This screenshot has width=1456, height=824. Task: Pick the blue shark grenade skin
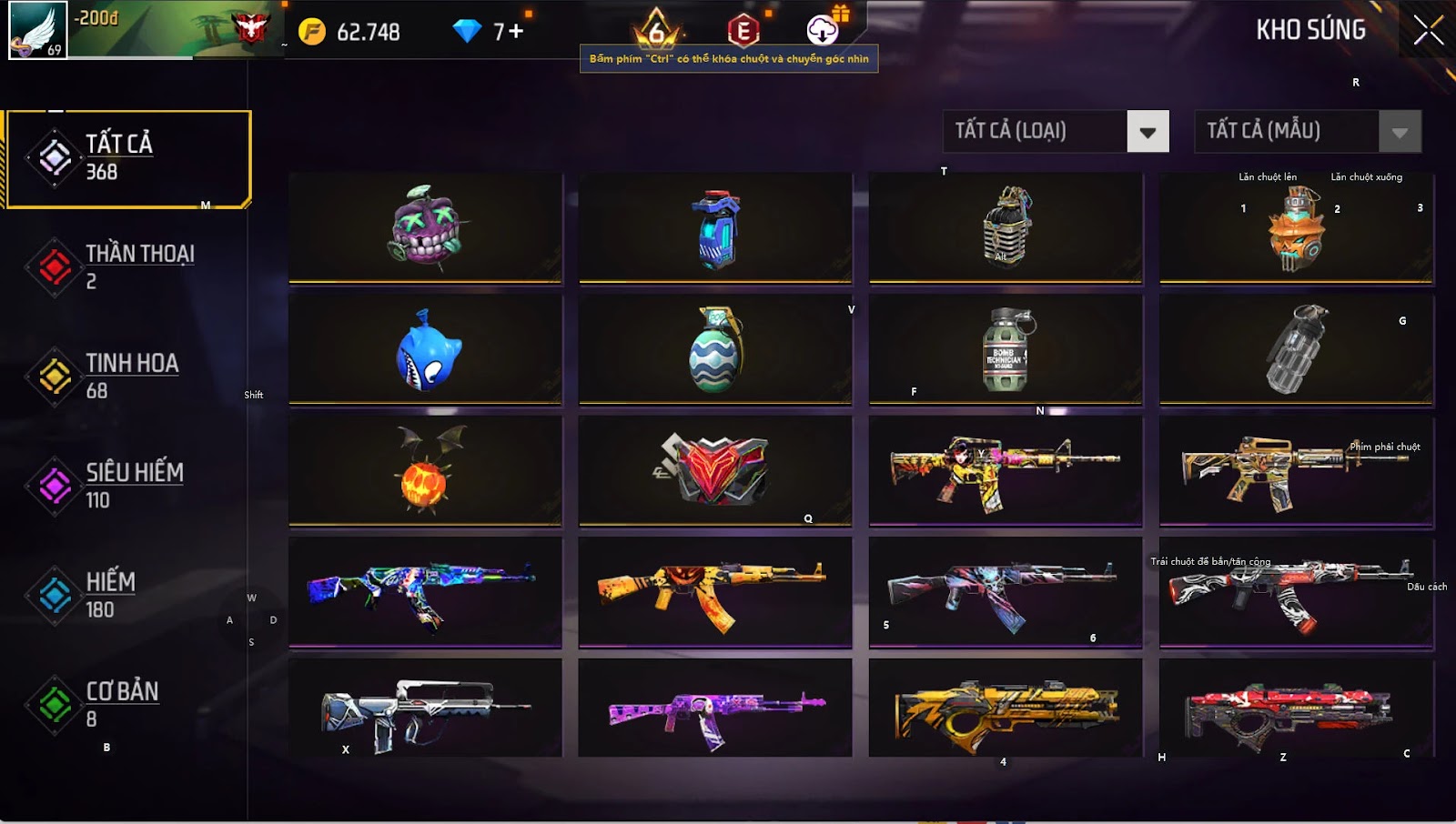(x=425, y=349)
